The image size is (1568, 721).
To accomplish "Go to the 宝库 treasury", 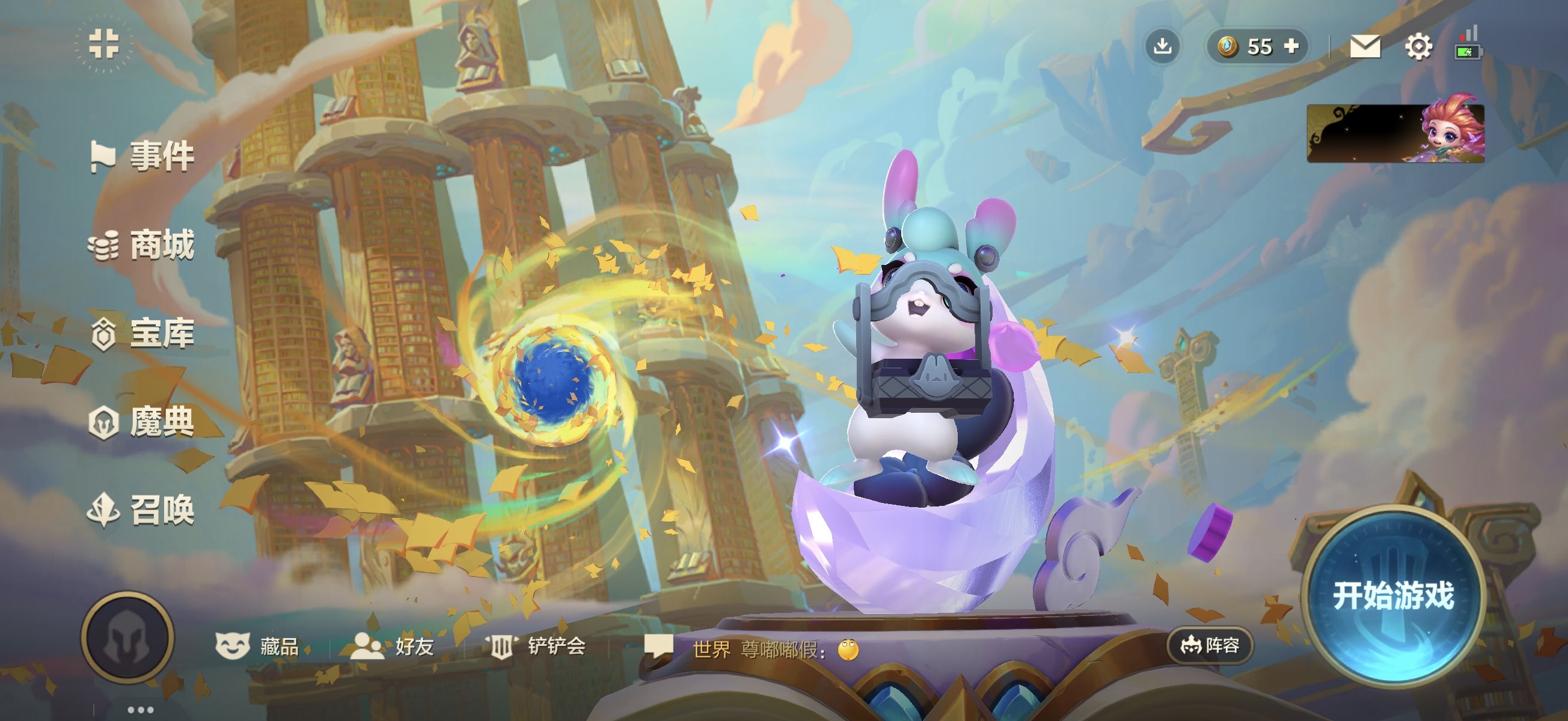I will (x=143, y=333).
